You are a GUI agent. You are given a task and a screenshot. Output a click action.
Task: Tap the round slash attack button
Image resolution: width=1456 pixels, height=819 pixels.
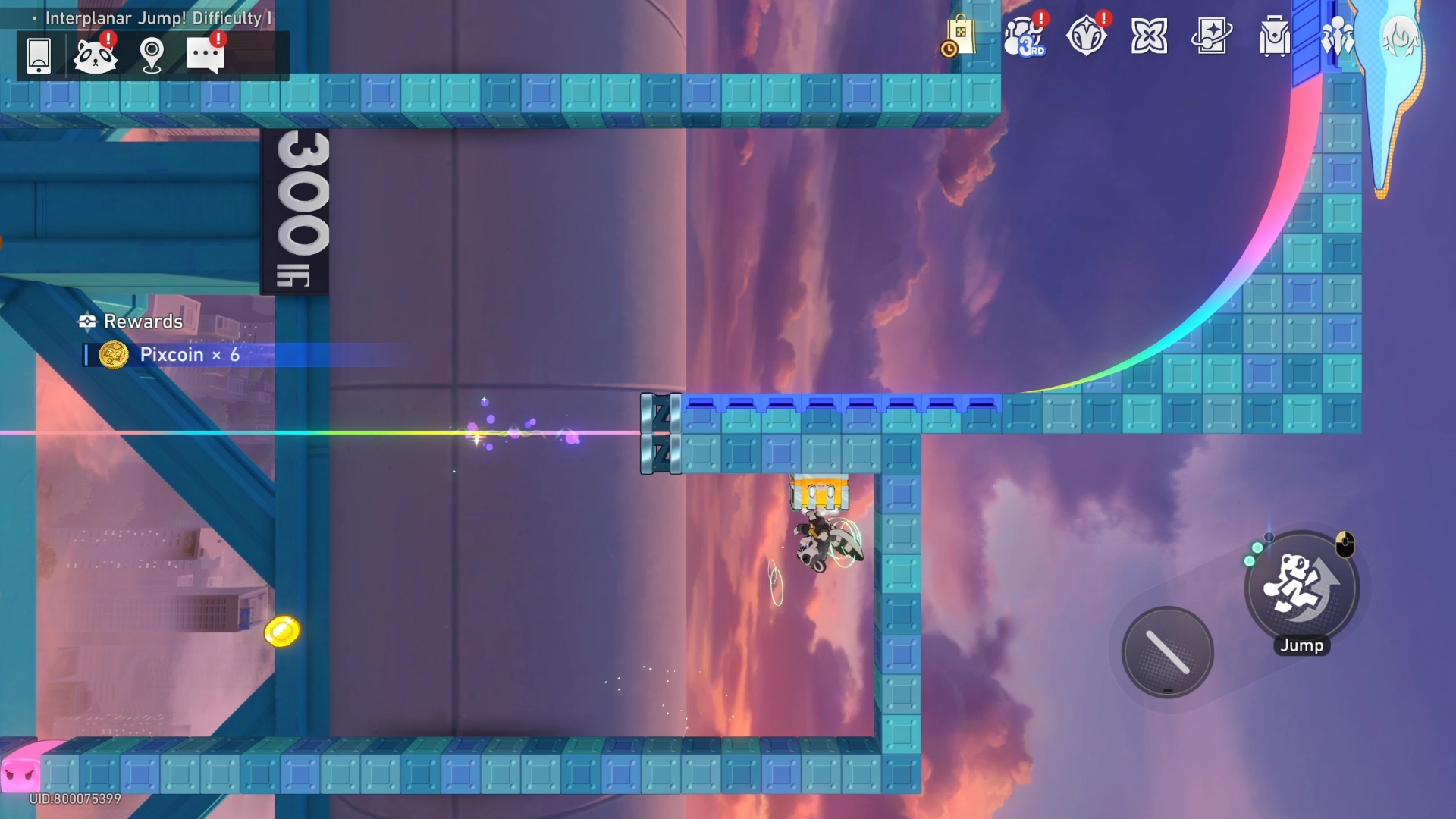pyautogui.click(x=1167, y=652)
